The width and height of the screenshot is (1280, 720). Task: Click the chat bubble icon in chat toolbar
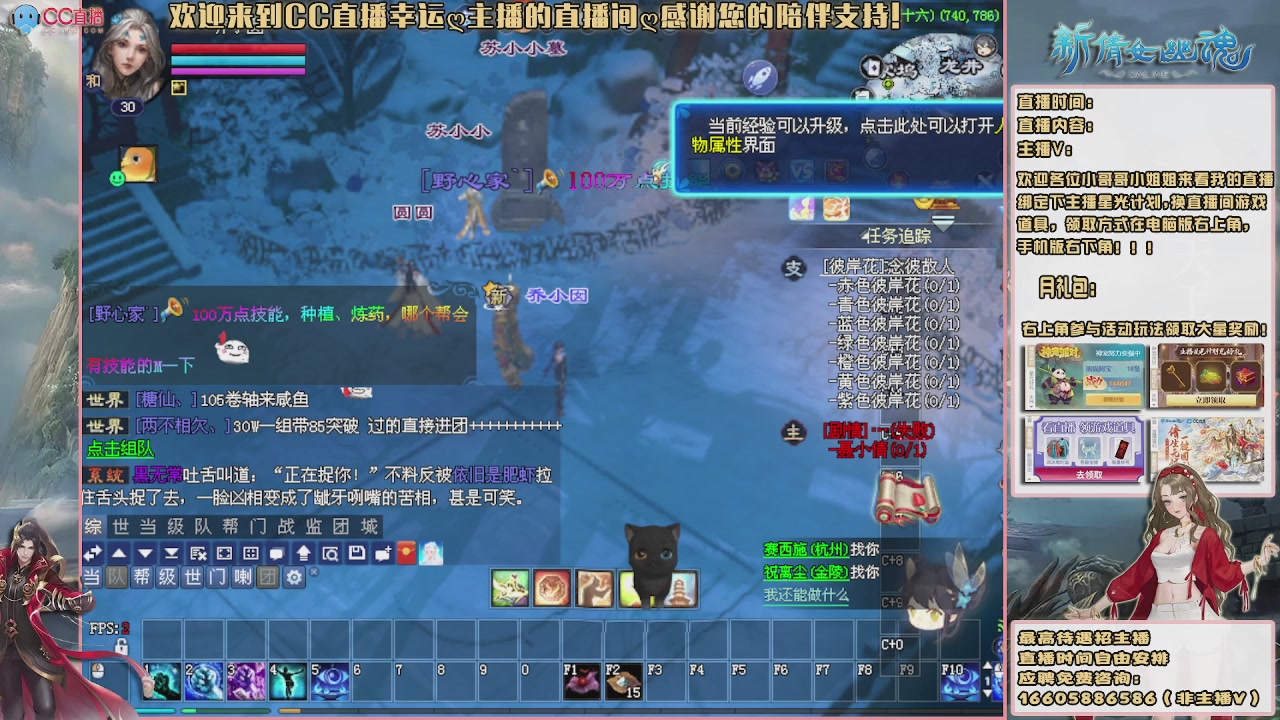[277, 553]
